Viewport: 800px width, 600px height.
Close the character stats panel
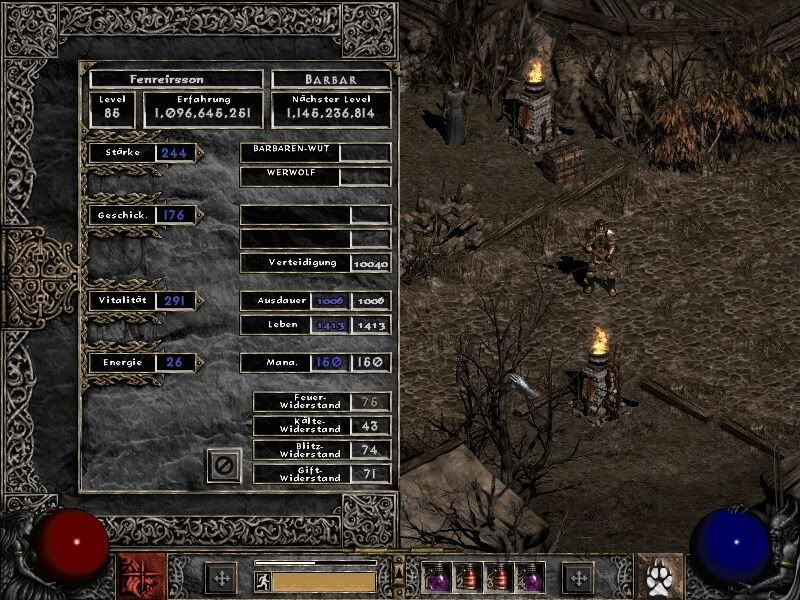pyautogui.click(x=224, y=465)
